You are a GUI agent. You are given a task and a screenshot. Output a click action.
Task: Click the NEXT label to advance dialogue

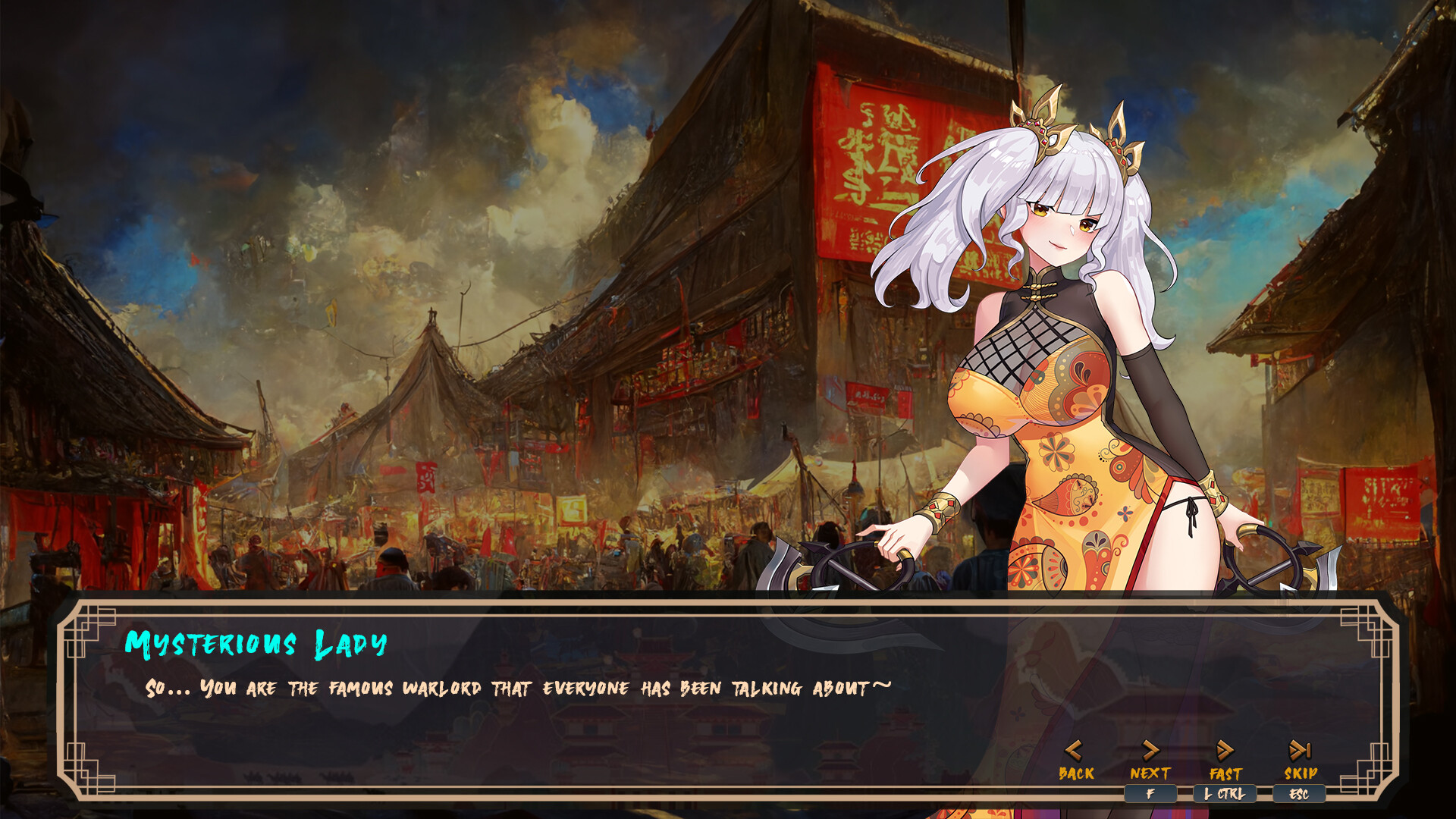[x=1150, y=774]
